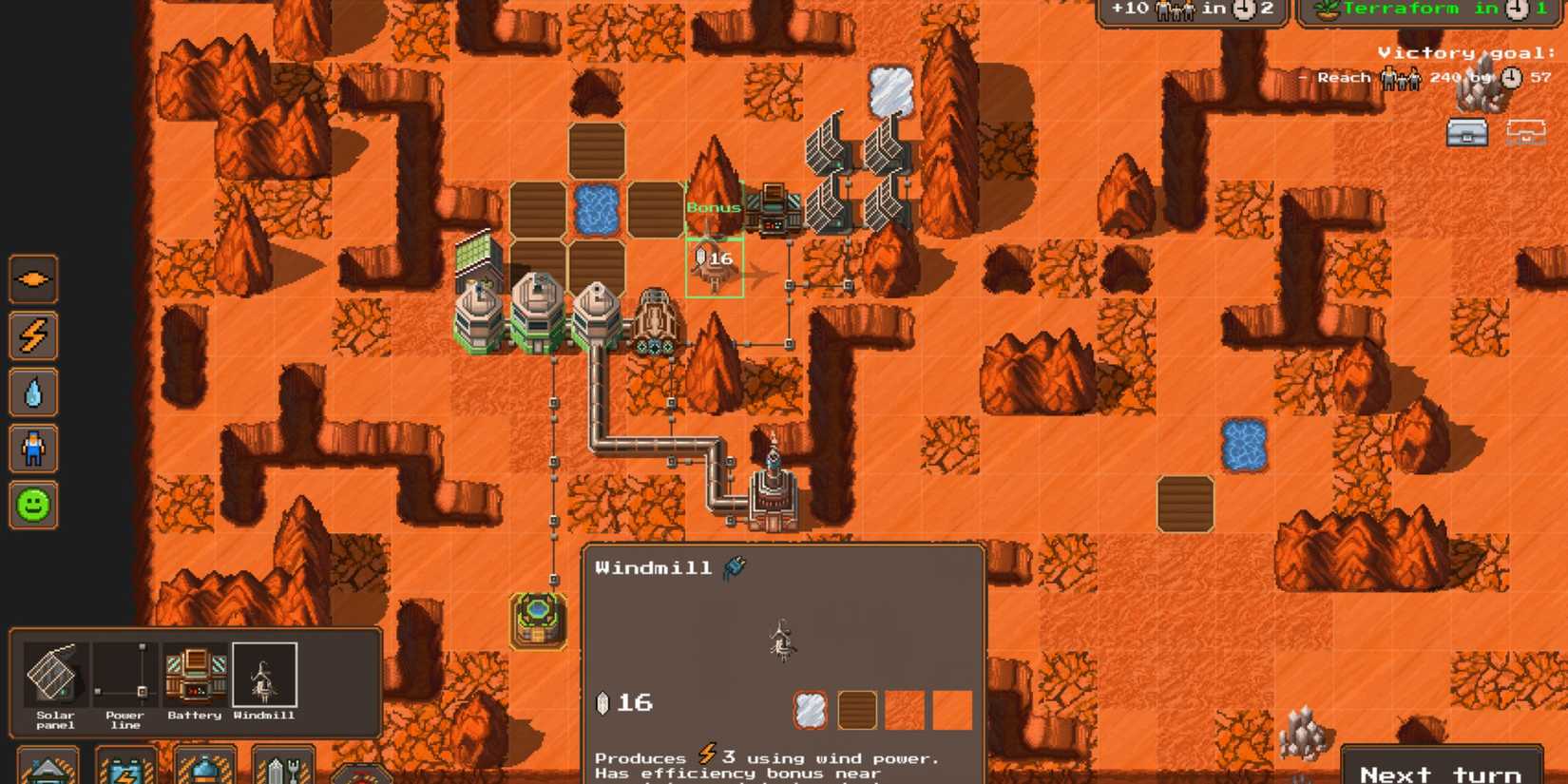The image size is (1568, 784).
Task: View colonists using the worker sidebar icon
Action: [33, 449]
